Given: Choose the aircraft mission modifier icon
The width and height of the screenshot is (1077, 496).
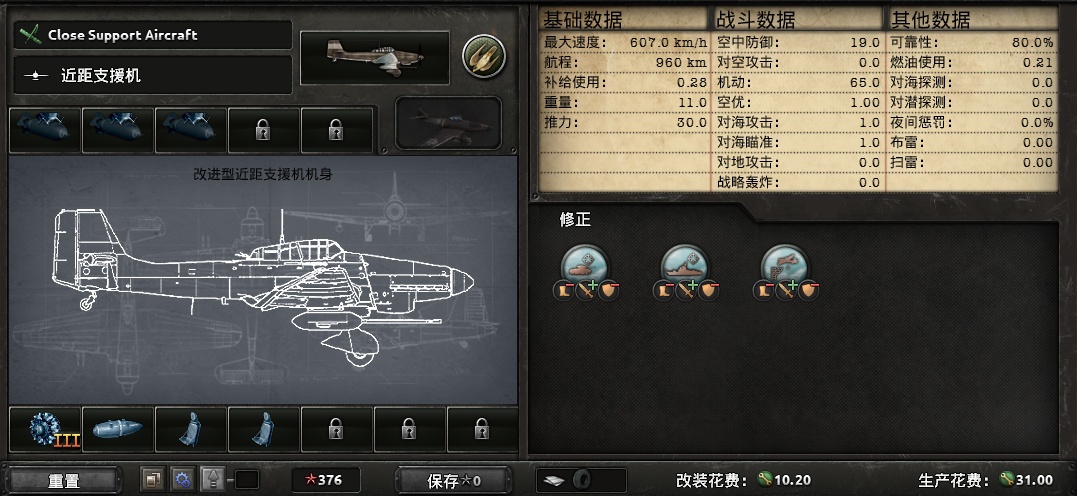Looking at the screenshot, I should click(785, 265).
